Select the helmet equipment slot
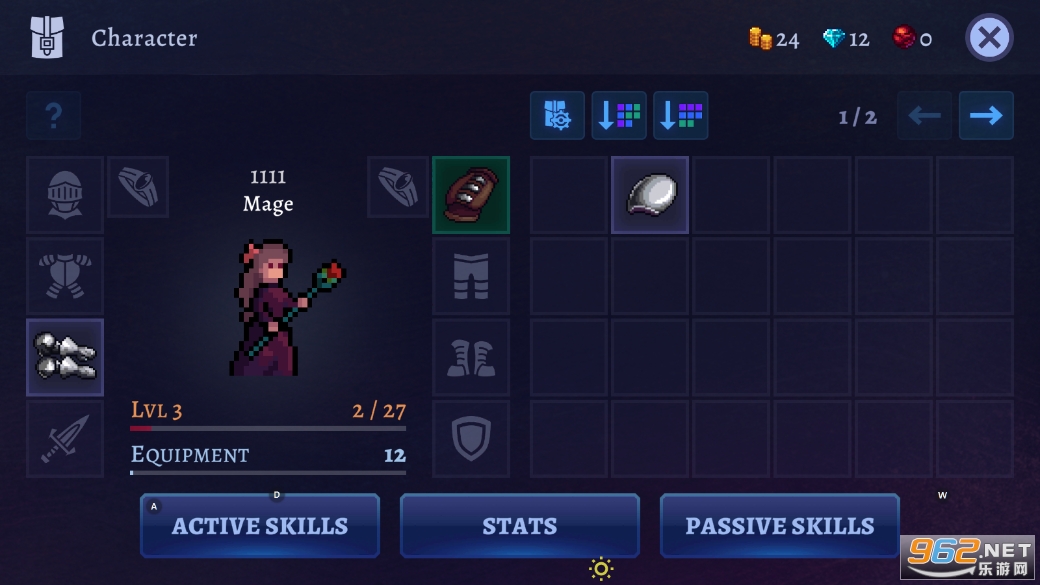1040x585 pixels. 65,195
